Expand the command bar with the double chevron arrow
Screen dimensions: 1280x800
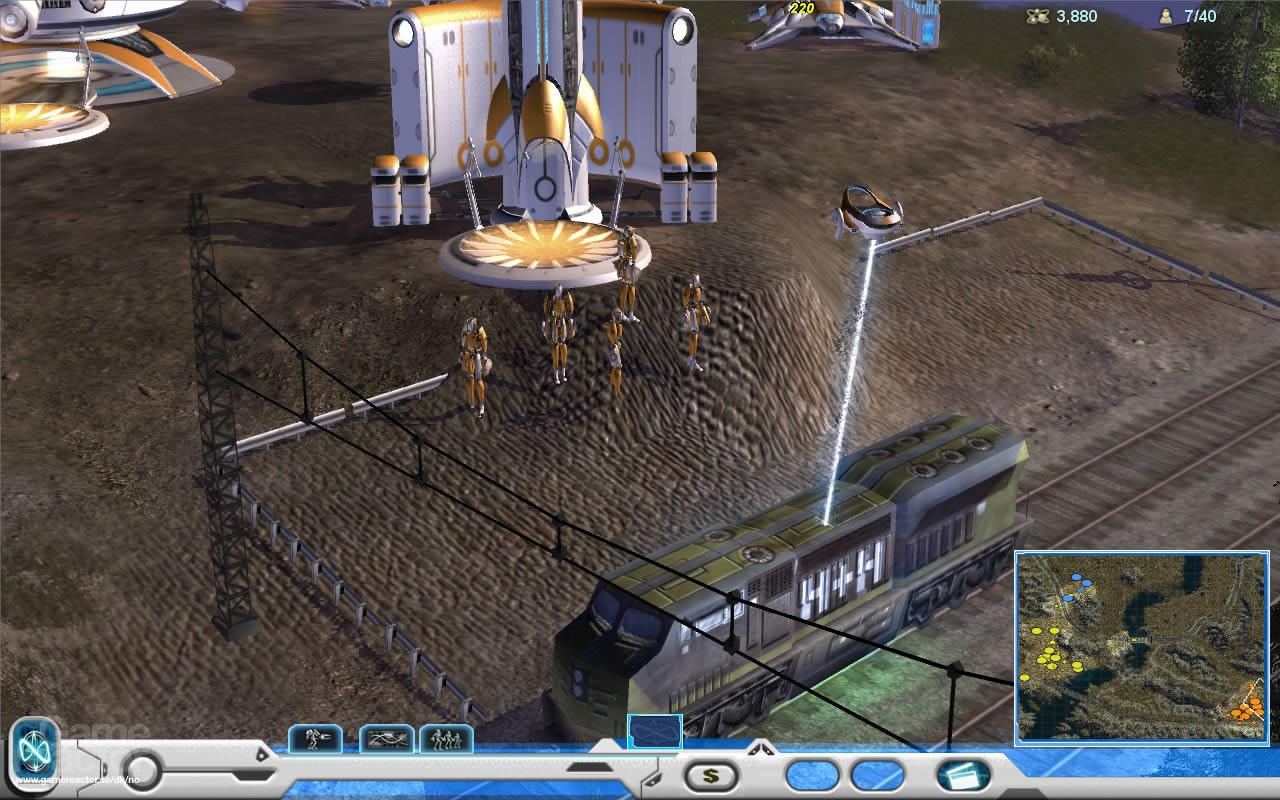(761, 749)
